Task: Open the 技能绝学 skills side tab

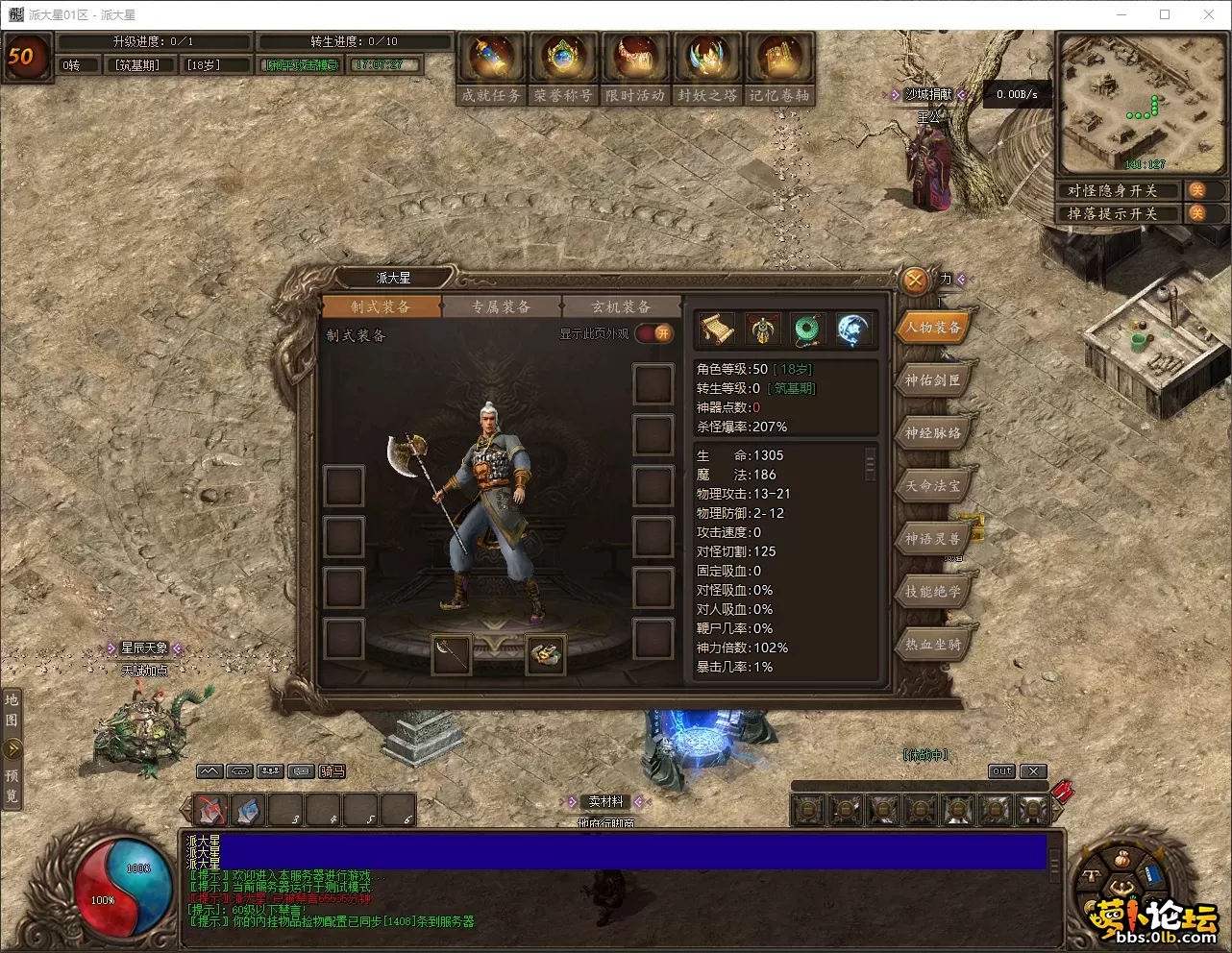Action: tap(932, 592)
